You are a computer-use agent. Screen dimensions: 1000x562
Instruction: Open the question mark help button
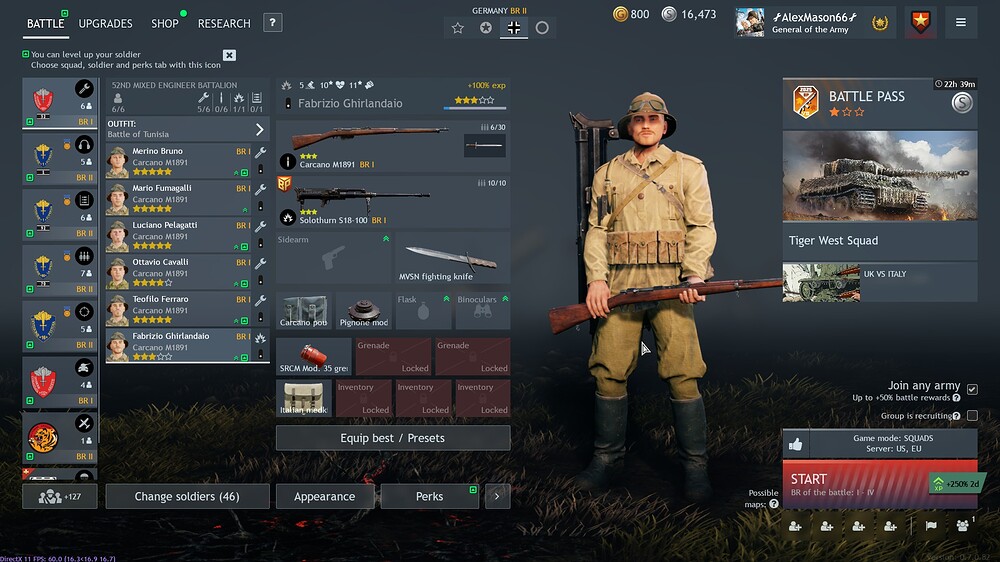[273, 23]
